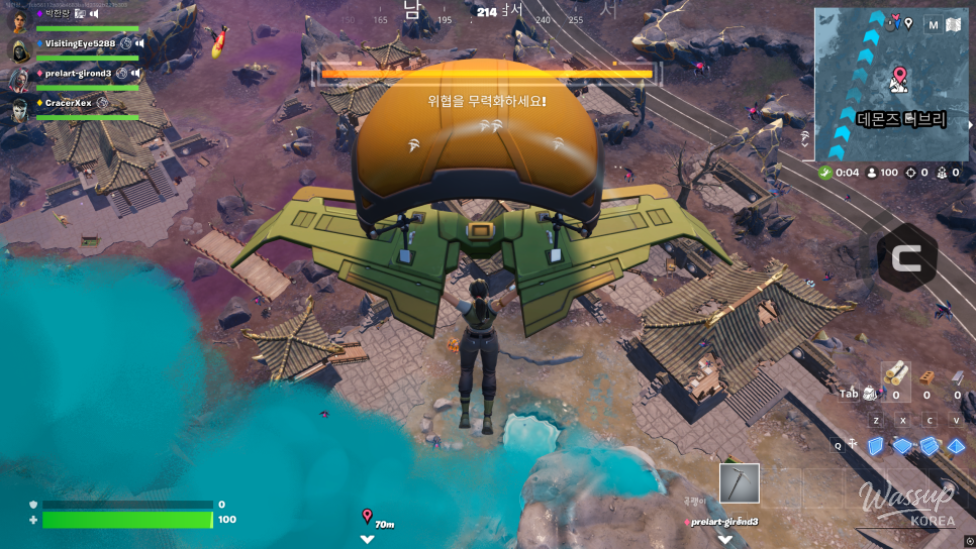Screen dimensions: 976x549
Task: Select the floor building piece
Action: tap(903, 446)
